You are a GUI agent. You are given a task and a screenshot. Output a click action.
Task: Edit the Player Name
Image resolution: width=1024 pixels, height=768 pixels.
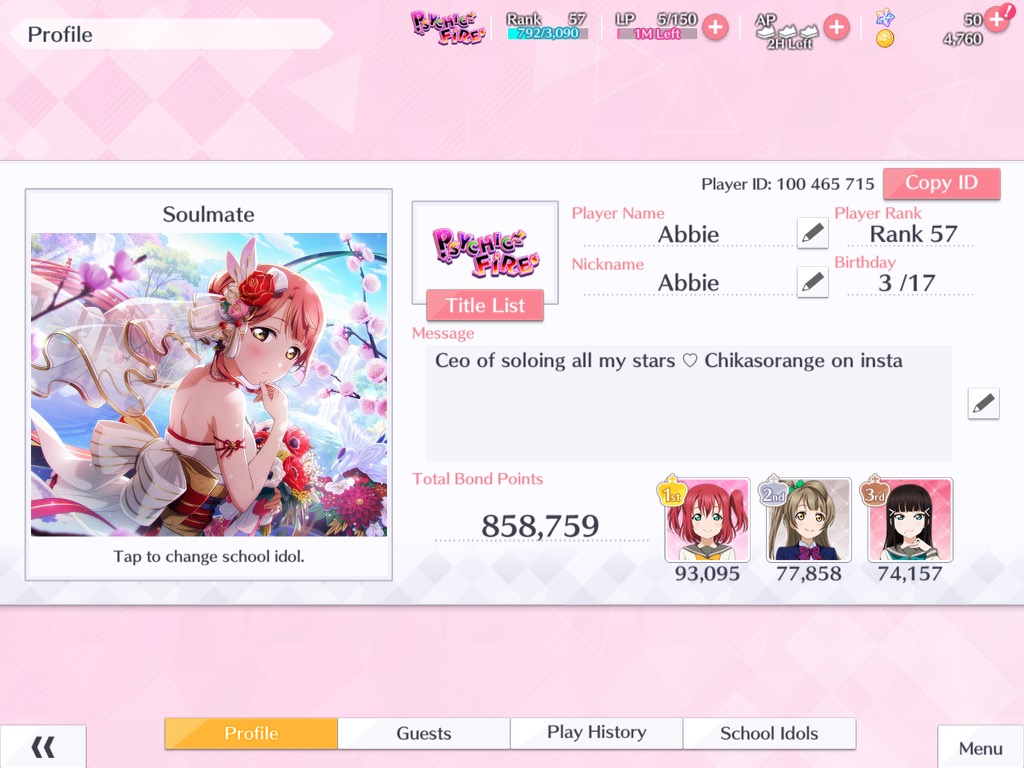pos(813,233)
